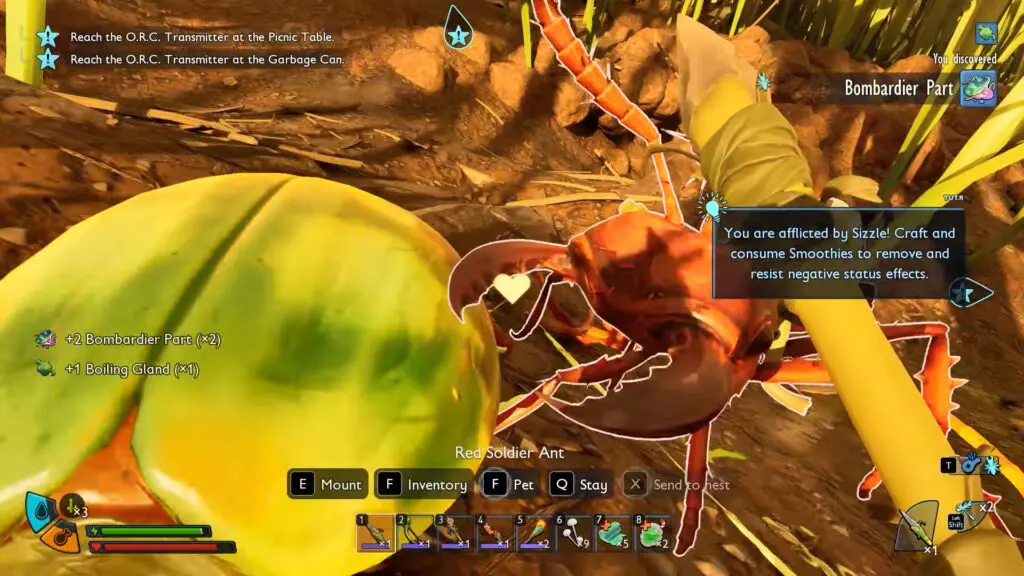Select the Picnic Table transmitter objective
Screen dimensions: 1024x576
[x=201, y=37]
